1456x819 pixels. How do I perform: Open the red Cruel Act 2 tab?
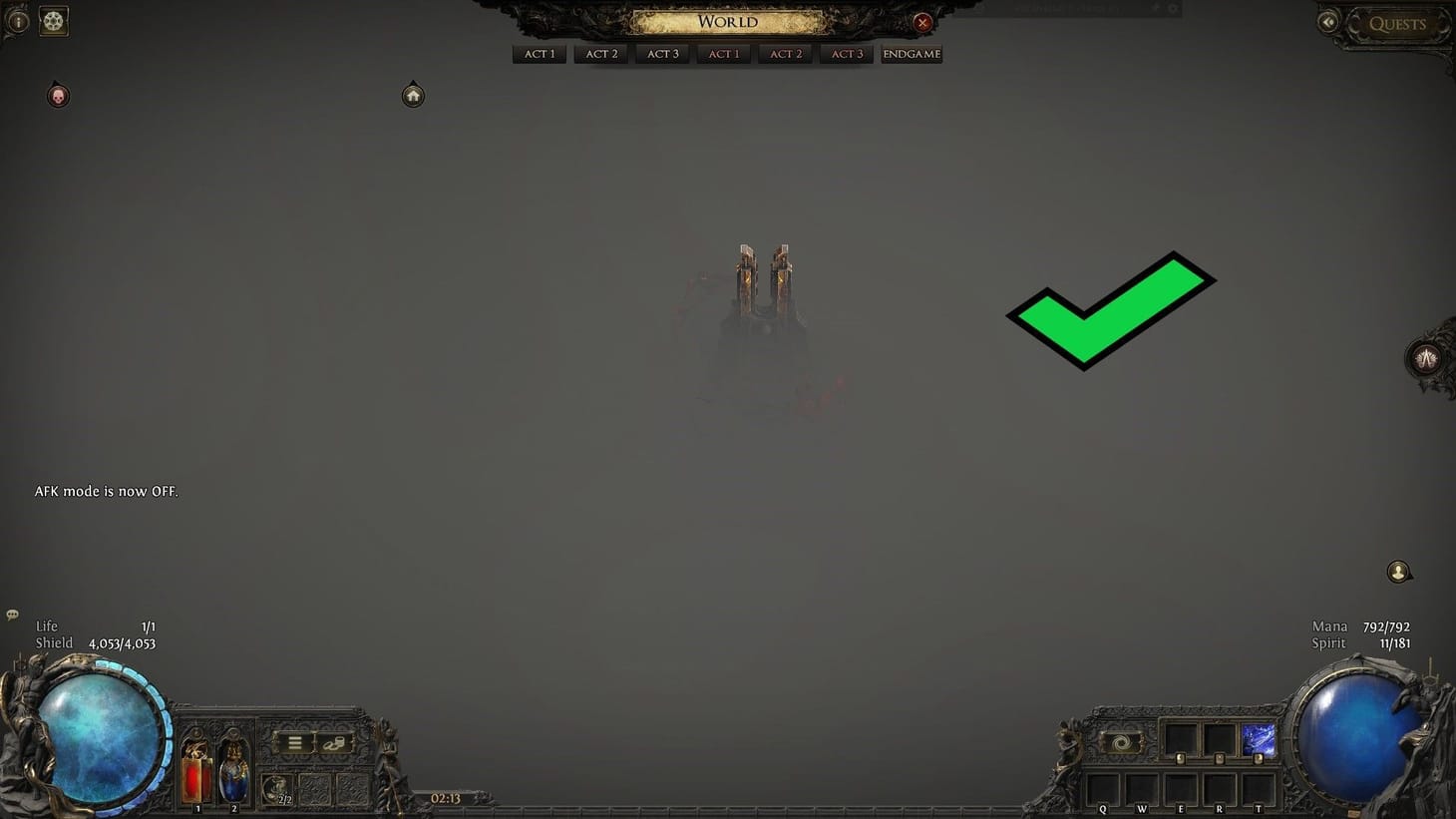[785, 54]
